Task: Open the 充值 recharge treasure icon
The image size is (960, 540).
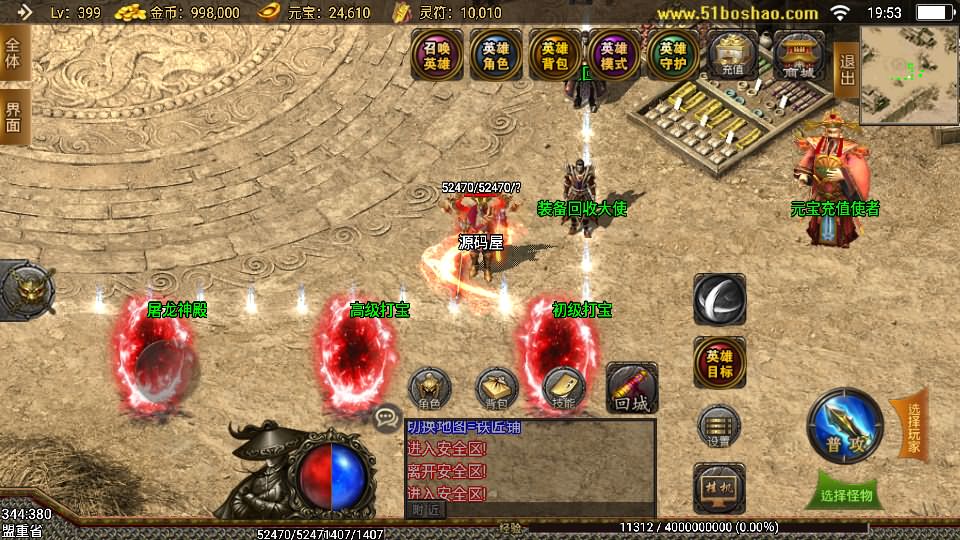Action: [733, 55]
